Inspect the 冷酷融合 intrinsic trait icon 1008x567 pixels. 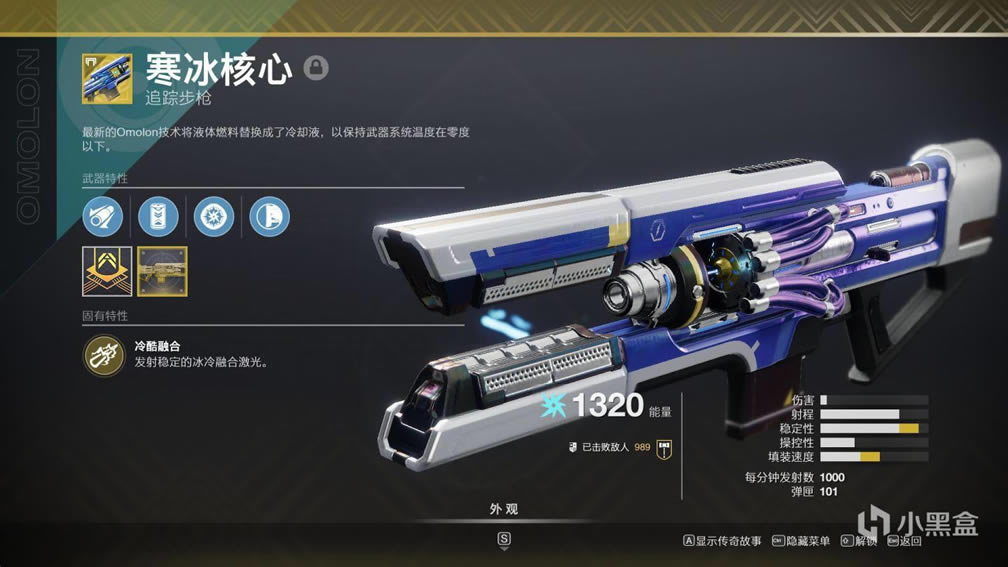[103, 353]
